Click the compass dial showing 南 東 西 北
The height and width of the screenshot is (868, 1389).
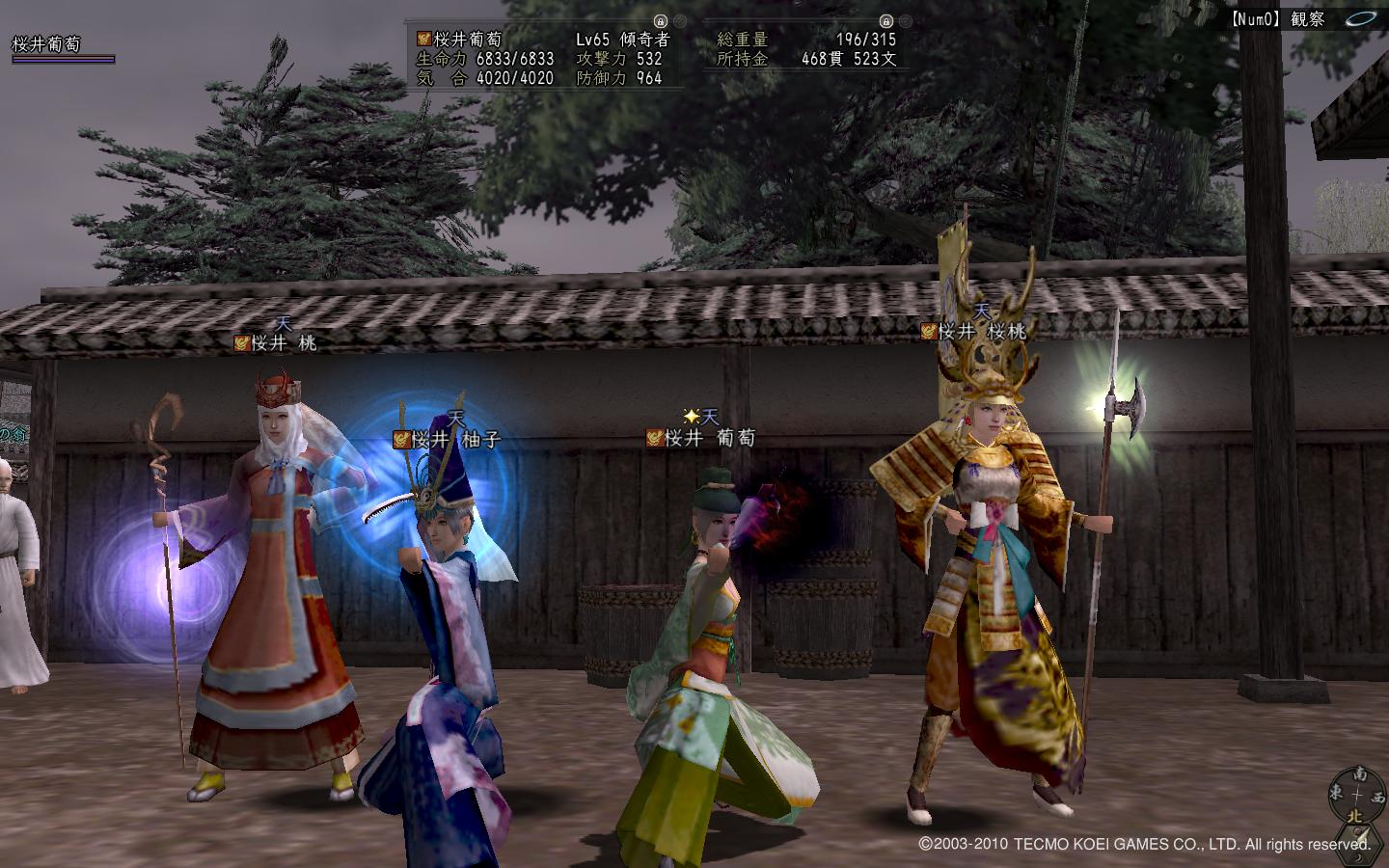click(x=1356, y=797)
